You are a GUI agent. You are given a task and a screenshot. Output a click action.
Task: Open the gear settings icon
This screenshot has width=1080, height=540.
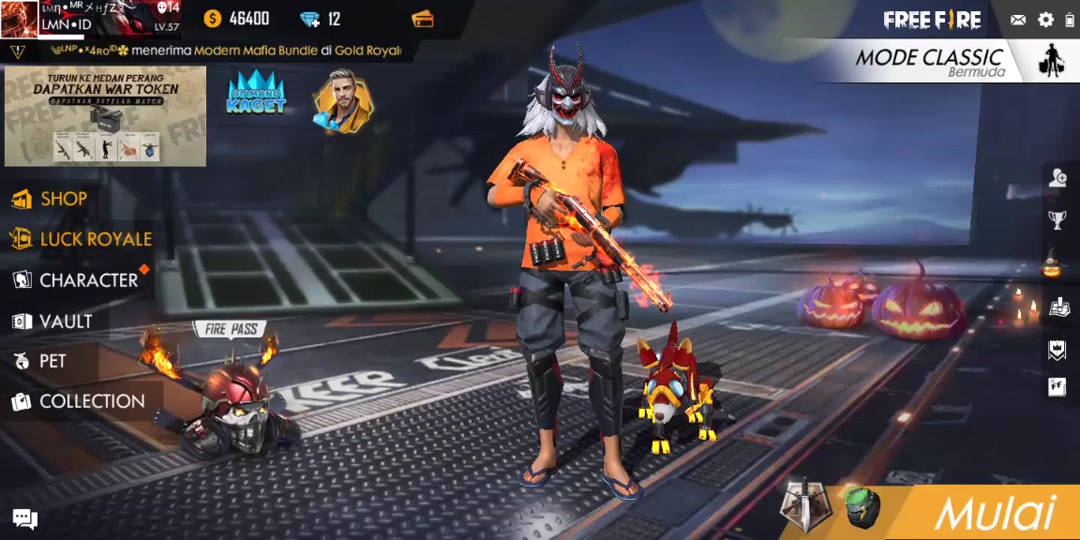coord(1046,20)
